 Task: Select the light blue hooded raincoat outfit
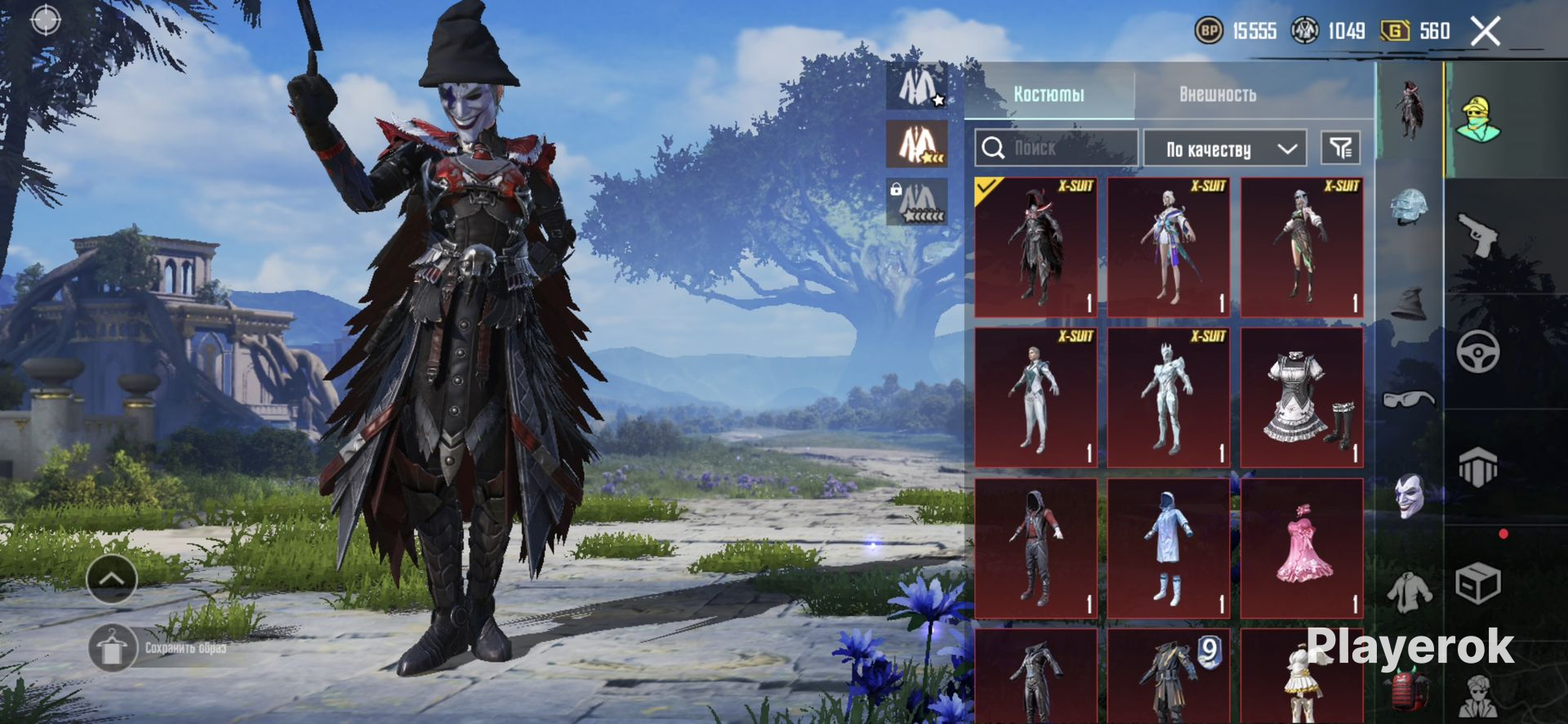pos(1169,547)
